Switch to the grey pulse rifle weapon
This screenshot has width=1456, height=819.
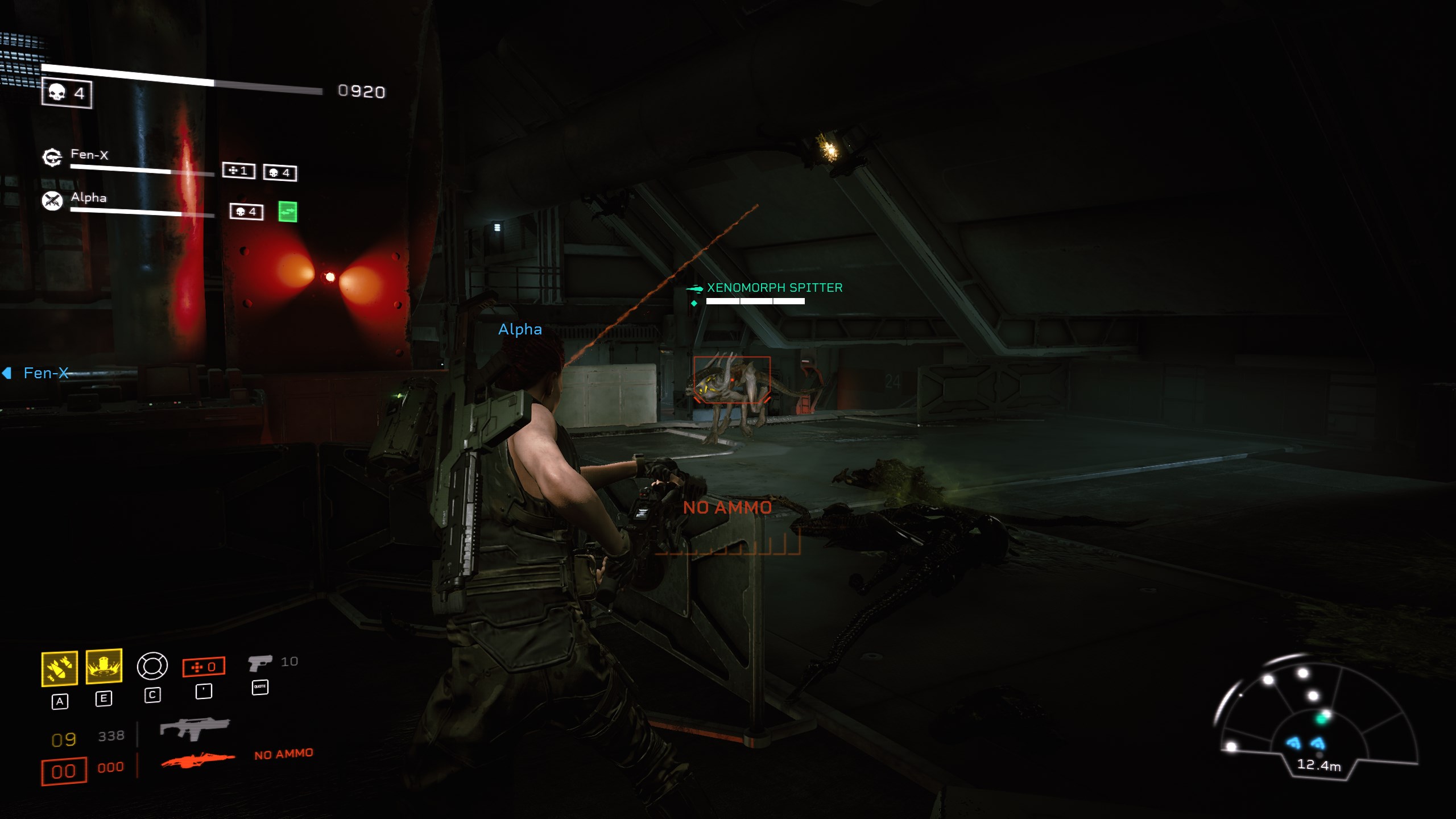tap(195, 729)
